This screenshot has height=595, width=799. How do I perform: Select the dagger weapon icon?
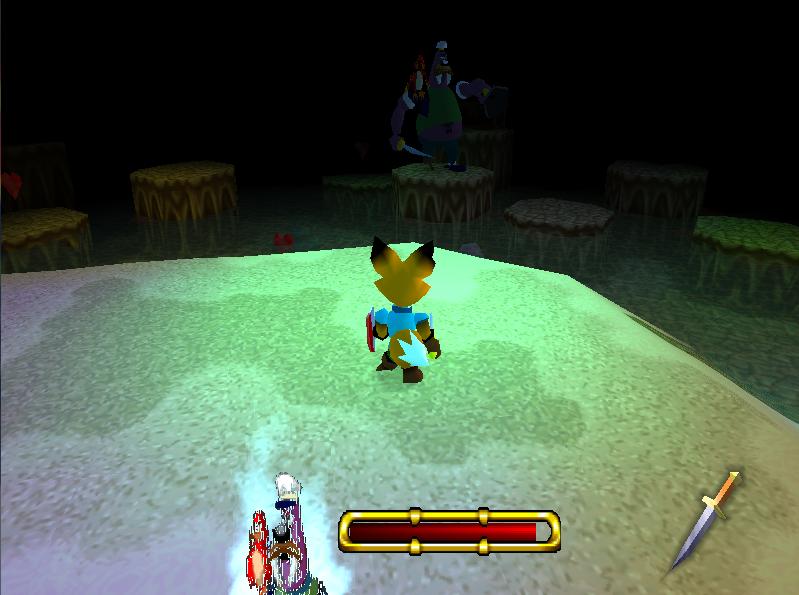click(707, 520)
